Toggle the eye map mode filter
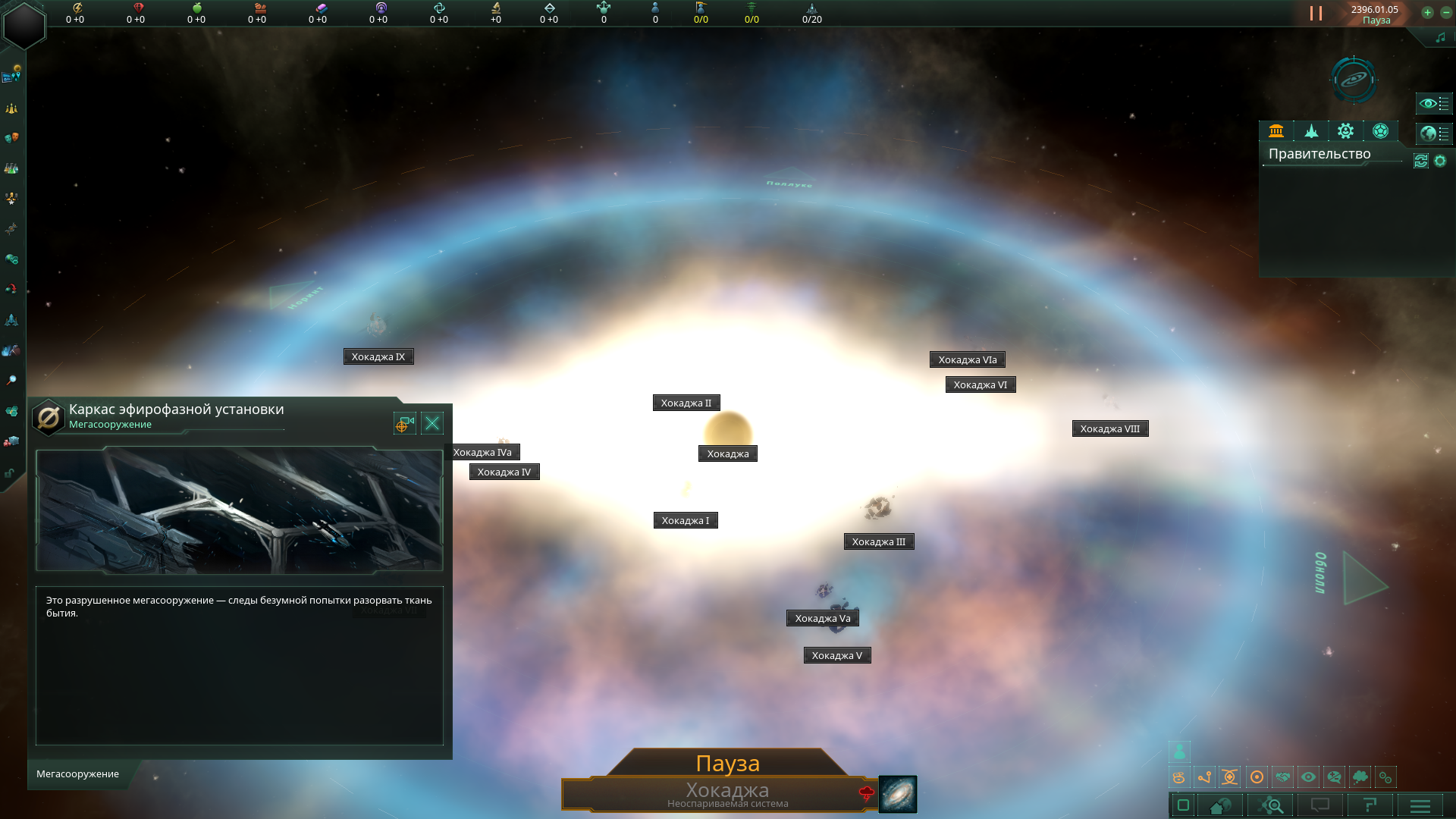 (x=1308, y=777)
